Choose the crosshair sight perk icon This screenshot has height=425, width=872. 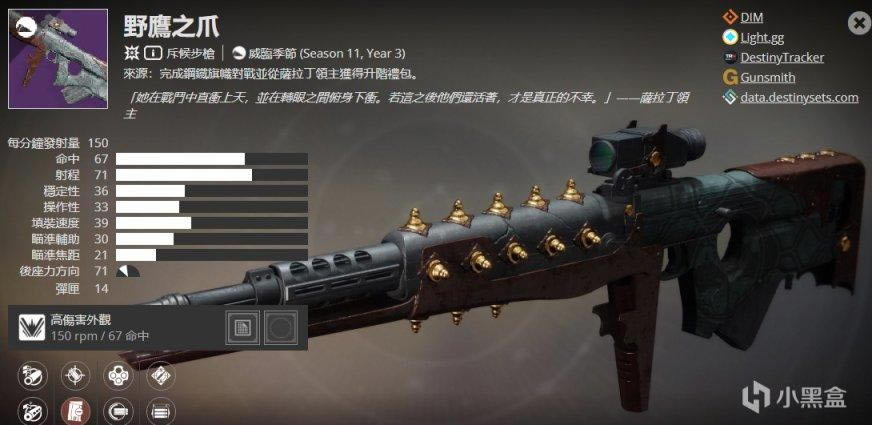pos(75,376)
